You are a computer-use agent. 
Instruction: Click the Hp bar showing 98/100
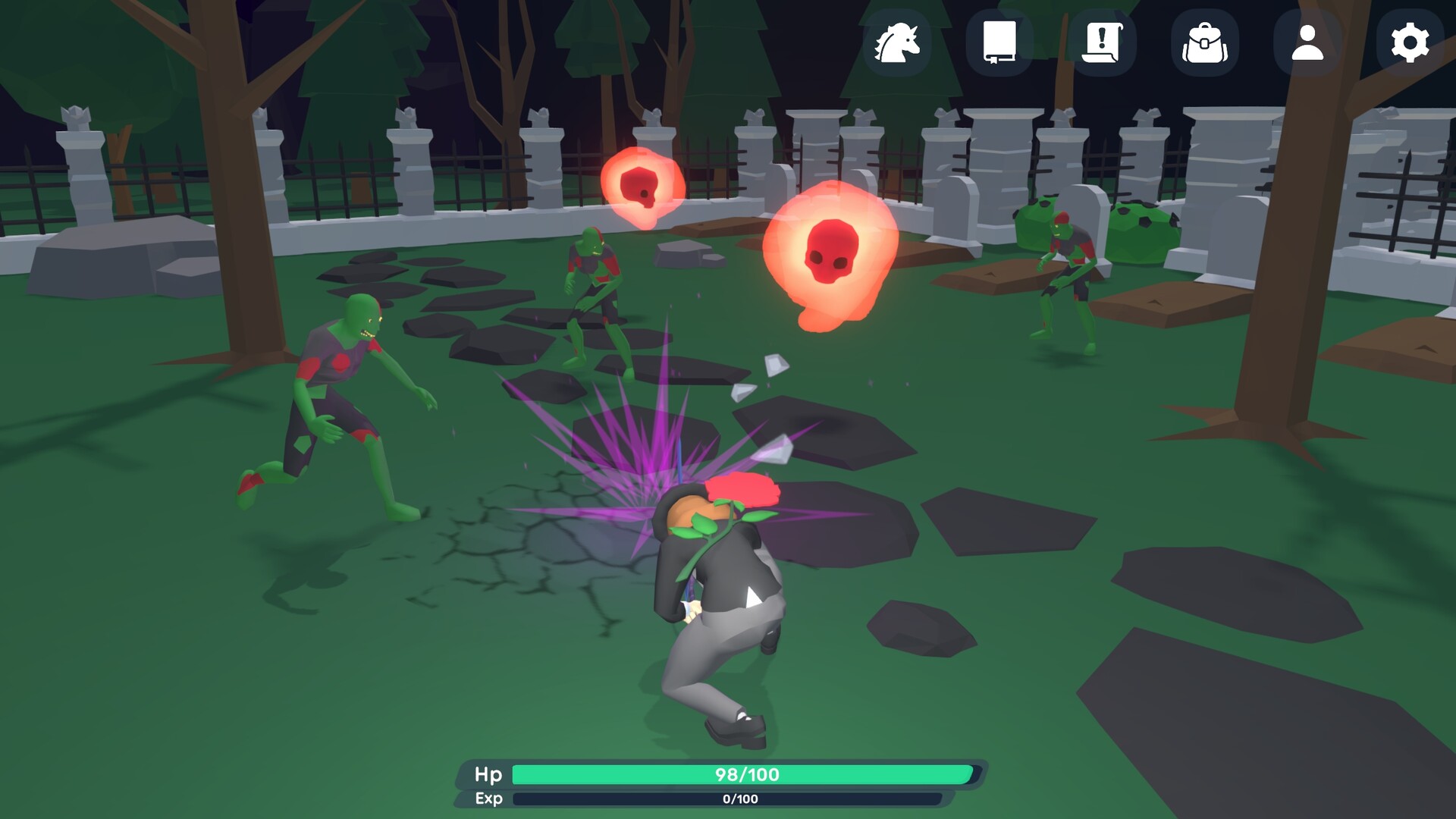point(743,775)
